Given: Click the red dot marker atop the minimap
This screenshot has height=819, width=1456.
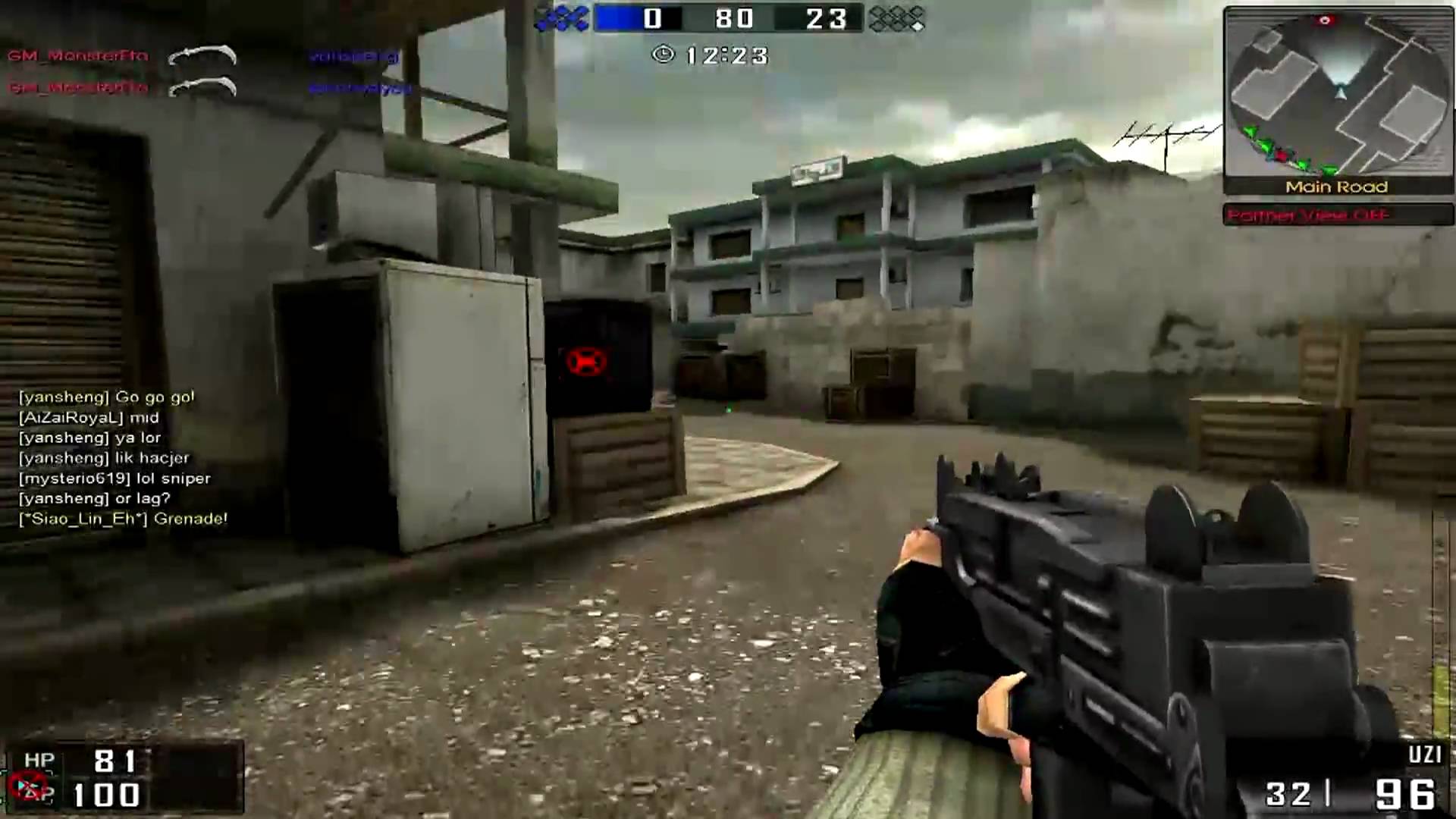Looking at the screenshot, I should [x=1325, y=20].
